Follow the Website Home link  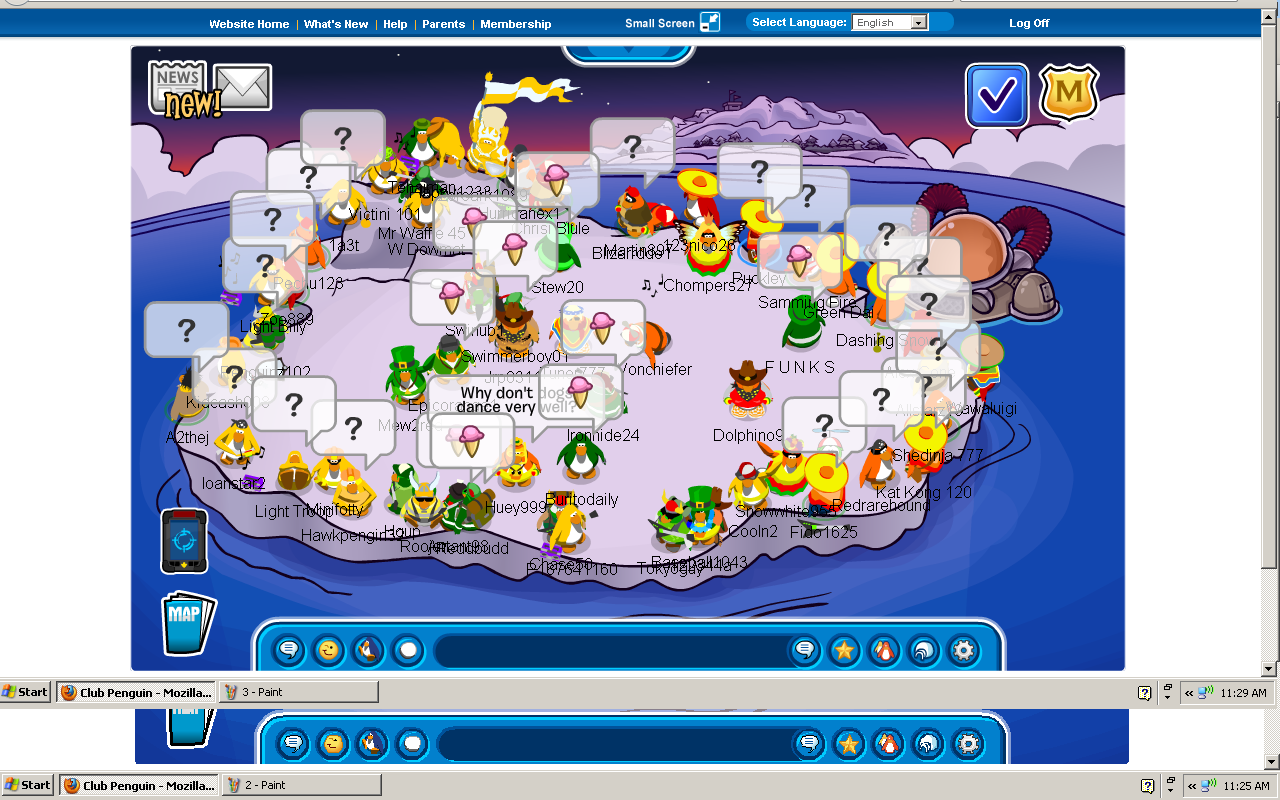(x=249, y=24)
